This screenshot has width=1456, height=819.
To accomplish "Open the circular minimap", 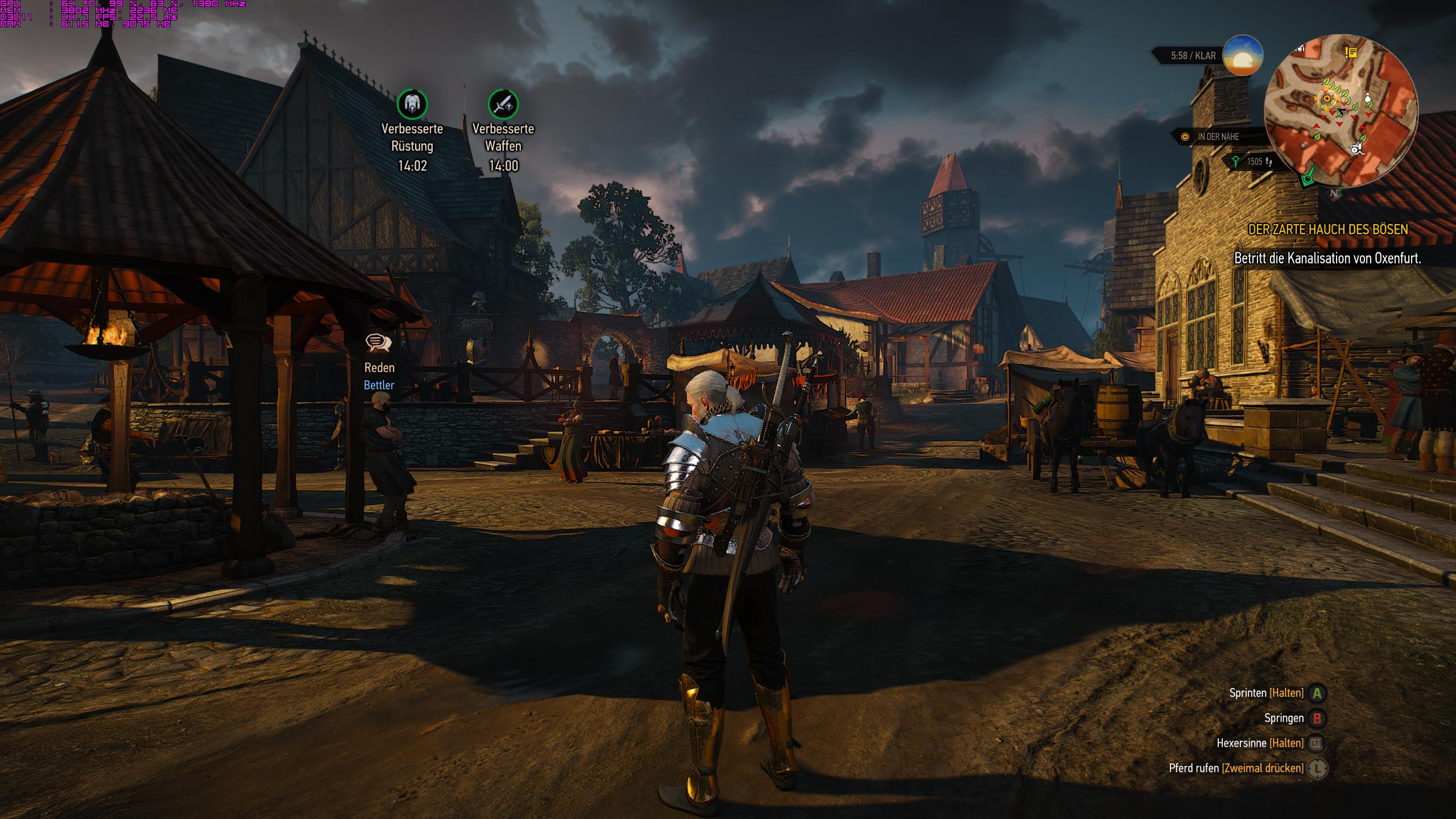I will pyautogui.click(x=1340, y=111).
